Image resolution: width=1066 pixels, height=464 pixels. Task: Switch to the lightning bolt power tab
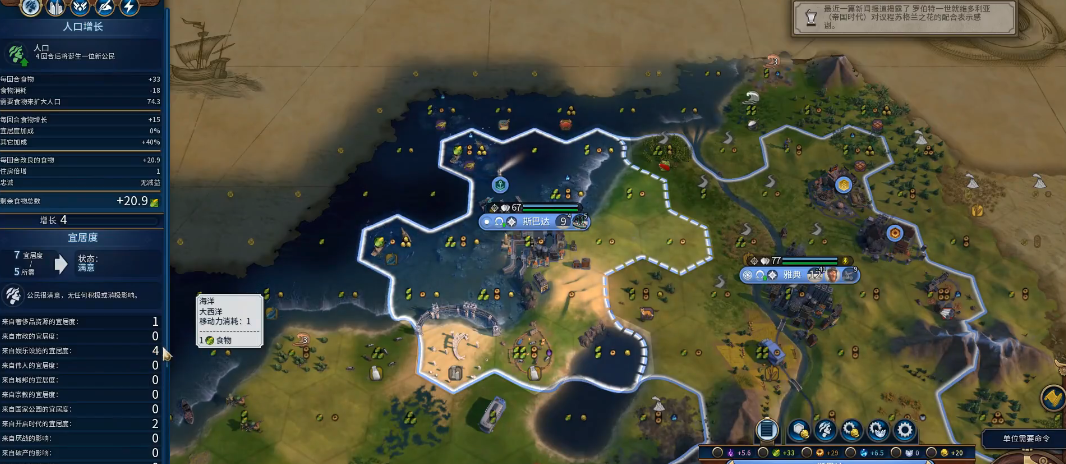[x=129, y=8]
